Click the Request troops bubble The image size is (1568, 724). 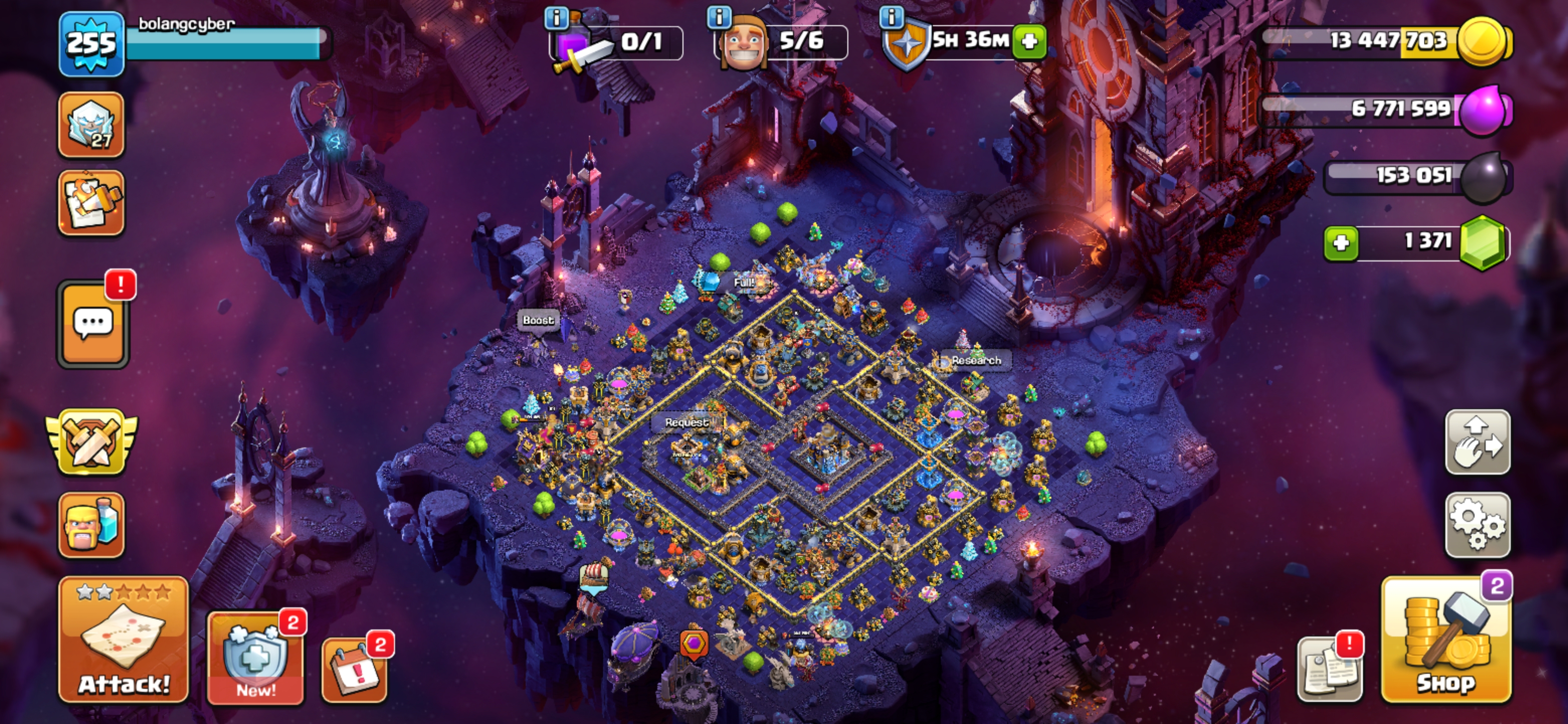687,422
